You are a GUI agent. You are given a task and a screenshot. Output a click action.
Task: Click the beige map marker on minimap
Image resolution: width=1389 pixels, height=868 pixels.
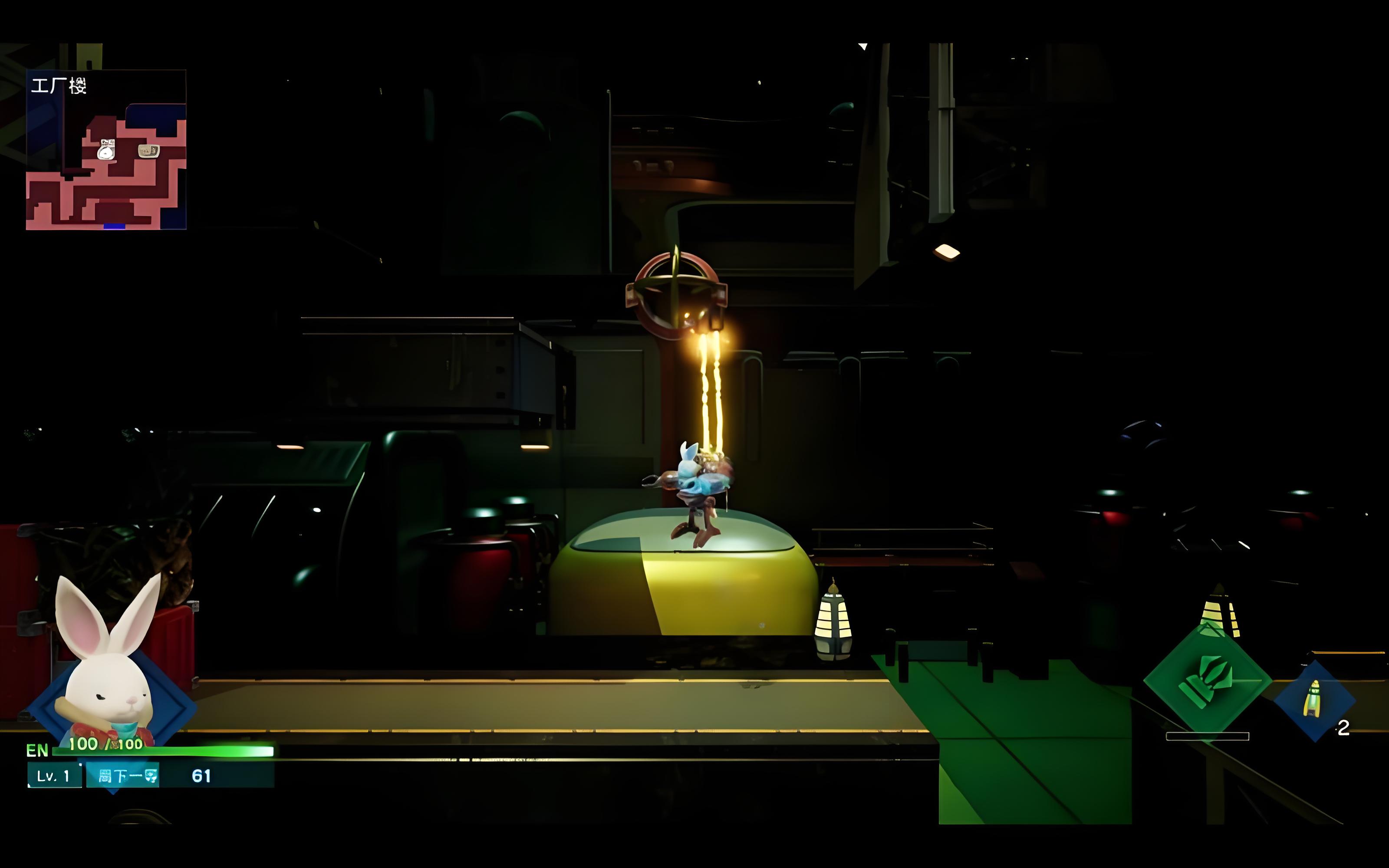tap(148, 151)
